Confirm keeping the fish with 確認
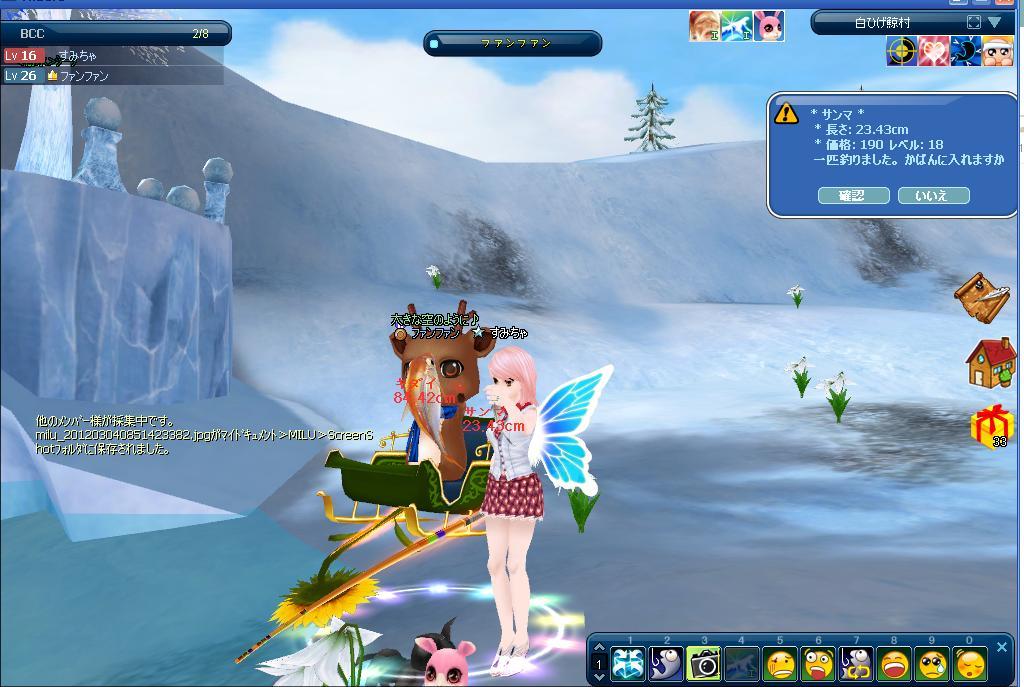 coord(853,196)
